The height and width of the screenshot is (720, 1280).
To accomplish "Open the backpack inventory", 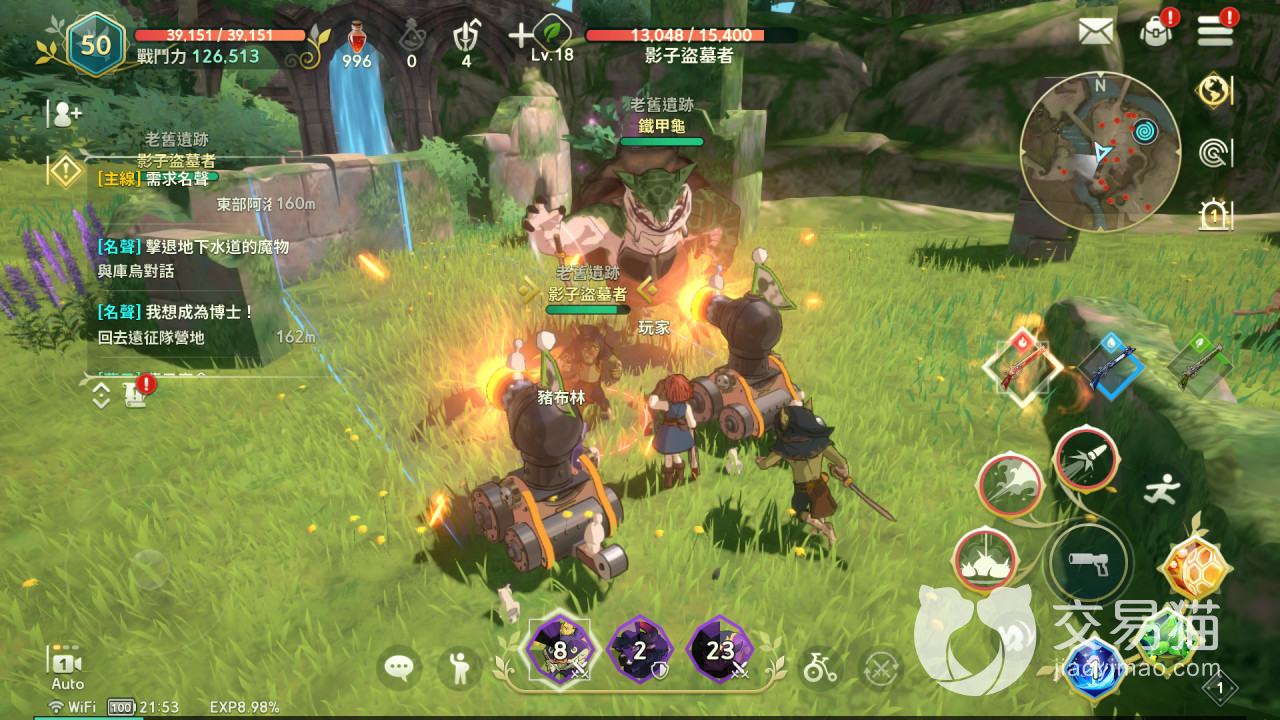I will coord(1156,31).
